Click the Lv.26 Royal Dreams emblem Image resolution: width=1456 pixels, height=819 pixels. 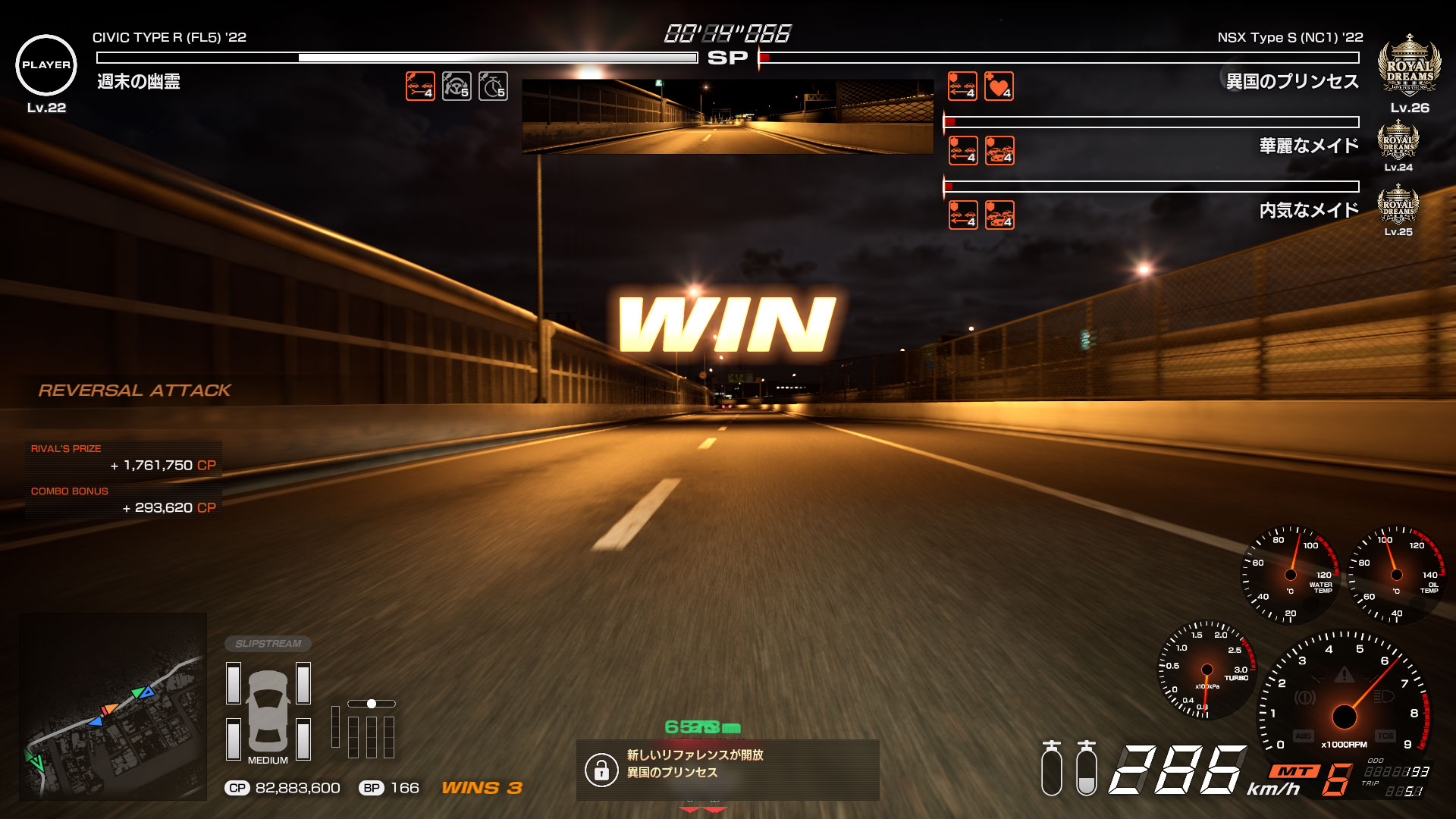point(1409,66)
